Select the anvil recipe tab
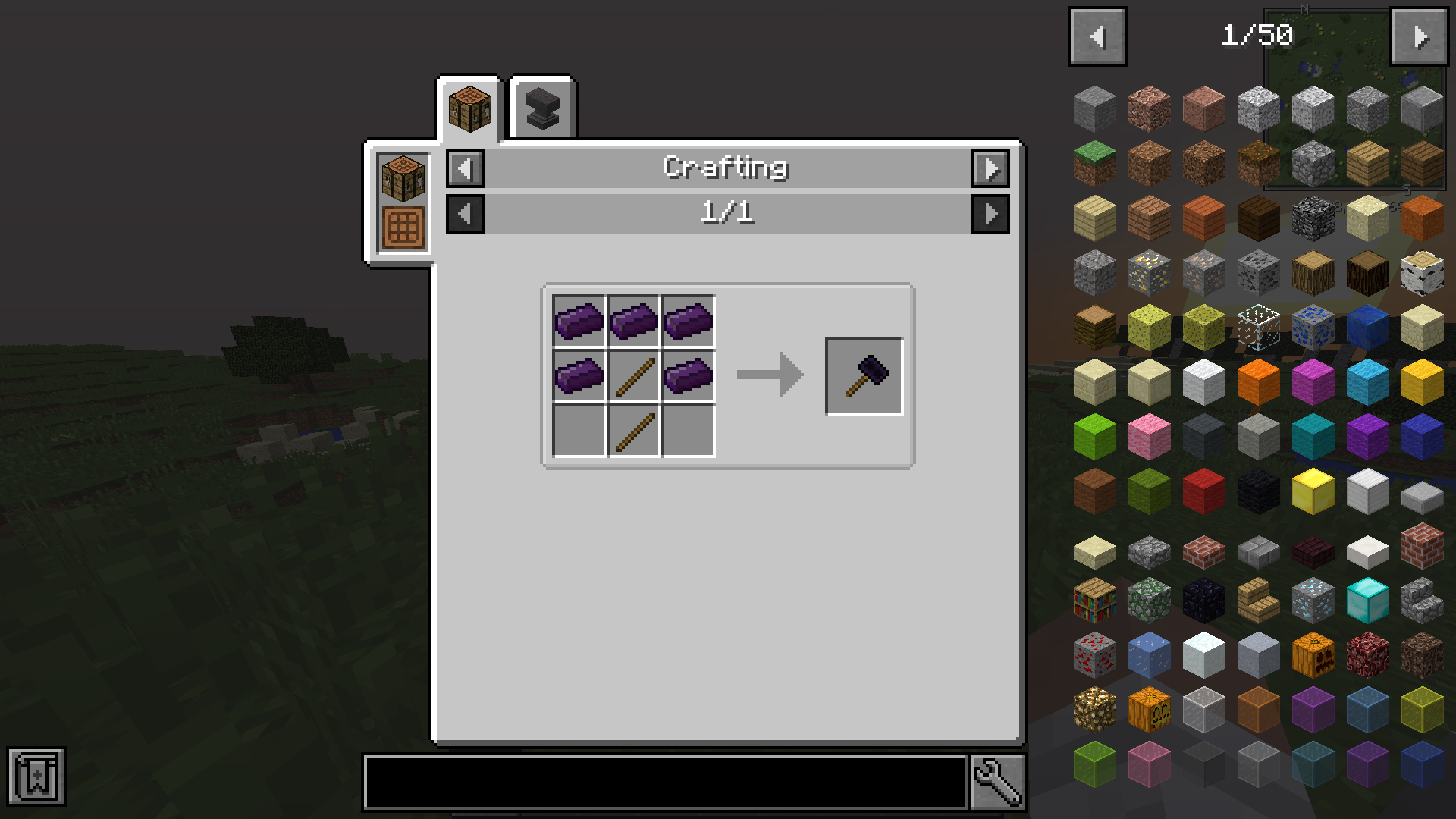 point(541,107)
